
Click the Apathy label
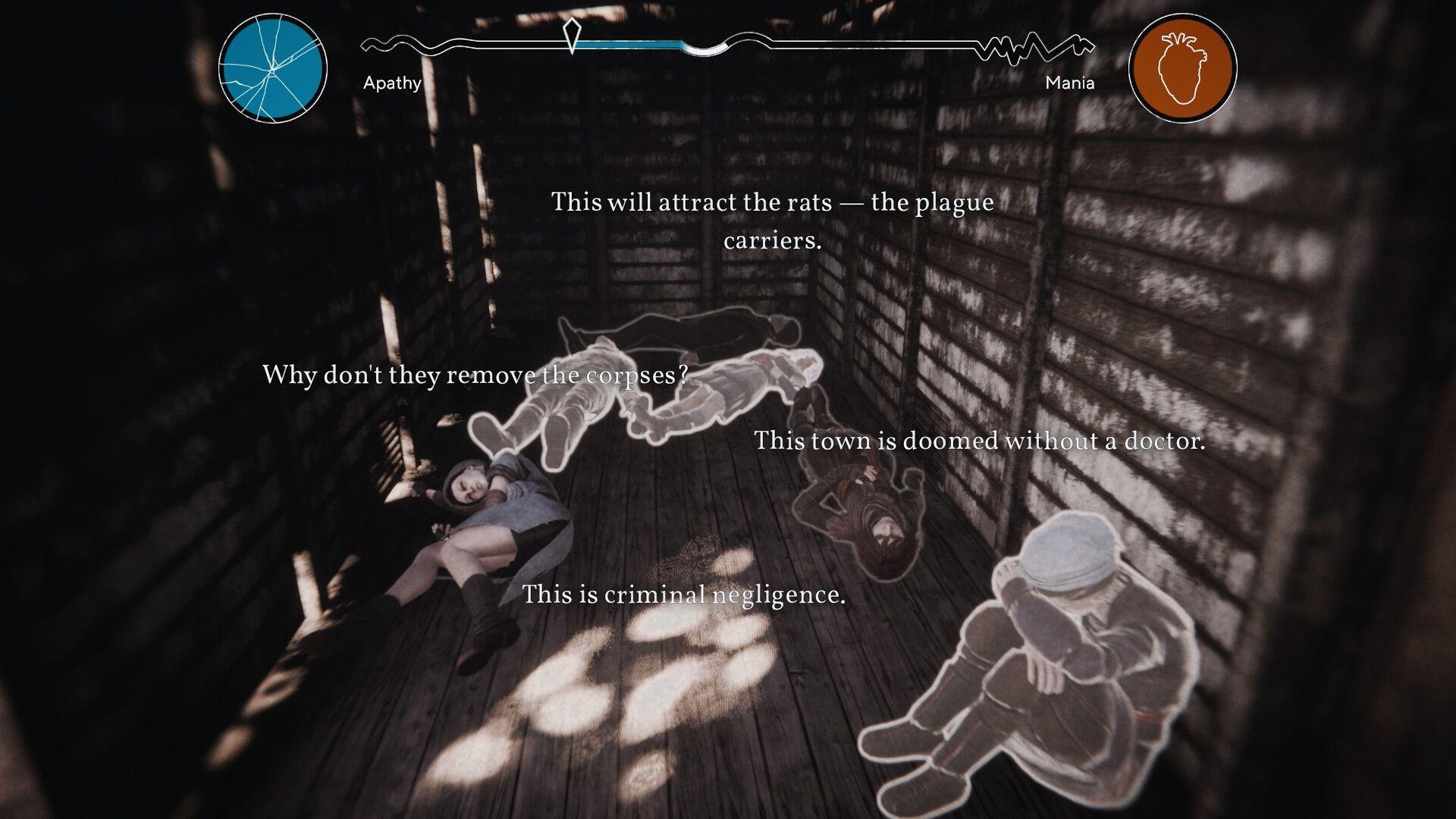pos(392,83)
